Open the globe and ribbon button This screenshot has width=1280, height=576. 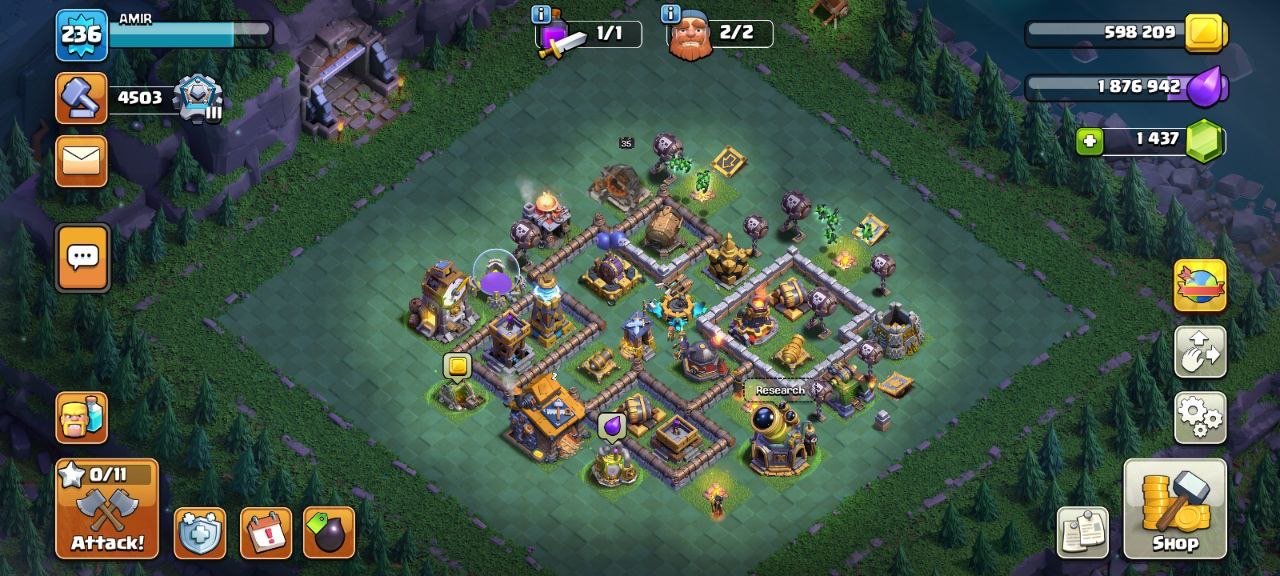click(1199, 285)
